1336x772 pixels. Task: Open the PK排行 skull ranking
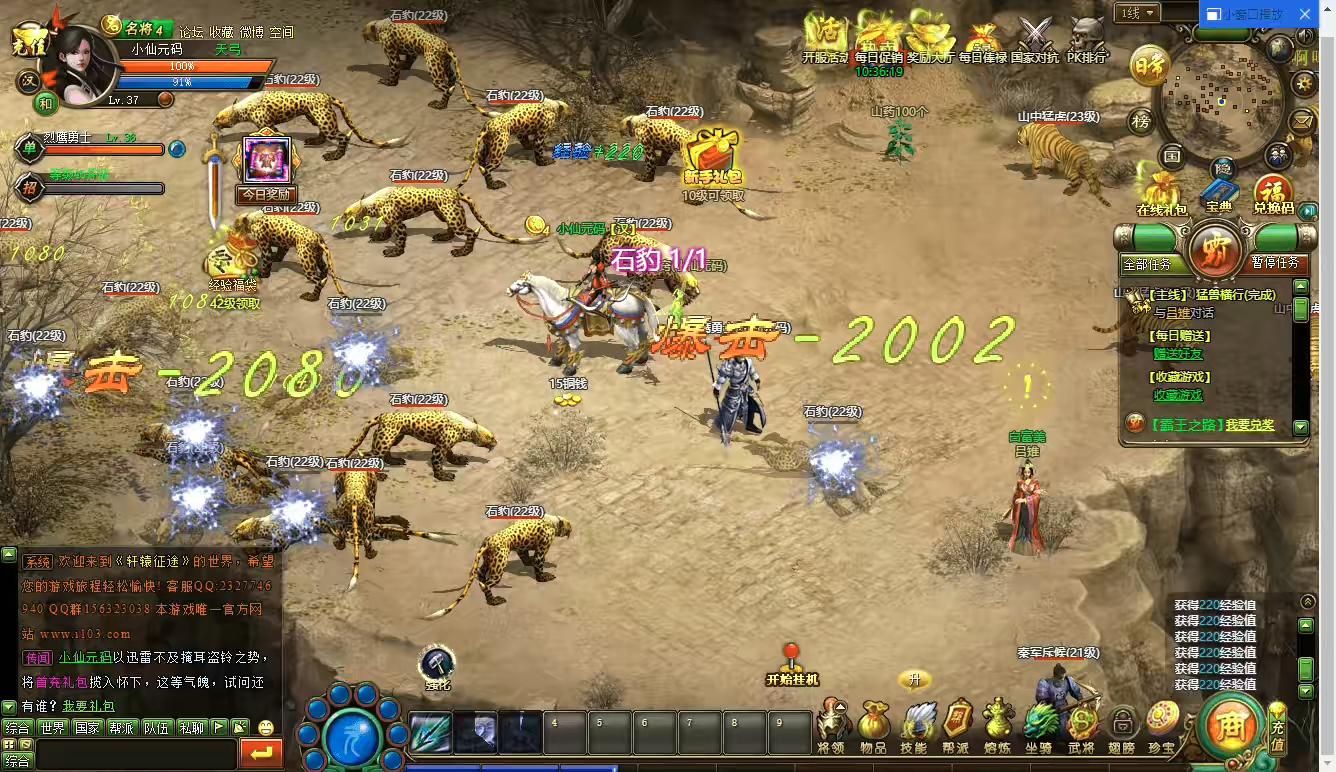click(x=1087, y=38)
